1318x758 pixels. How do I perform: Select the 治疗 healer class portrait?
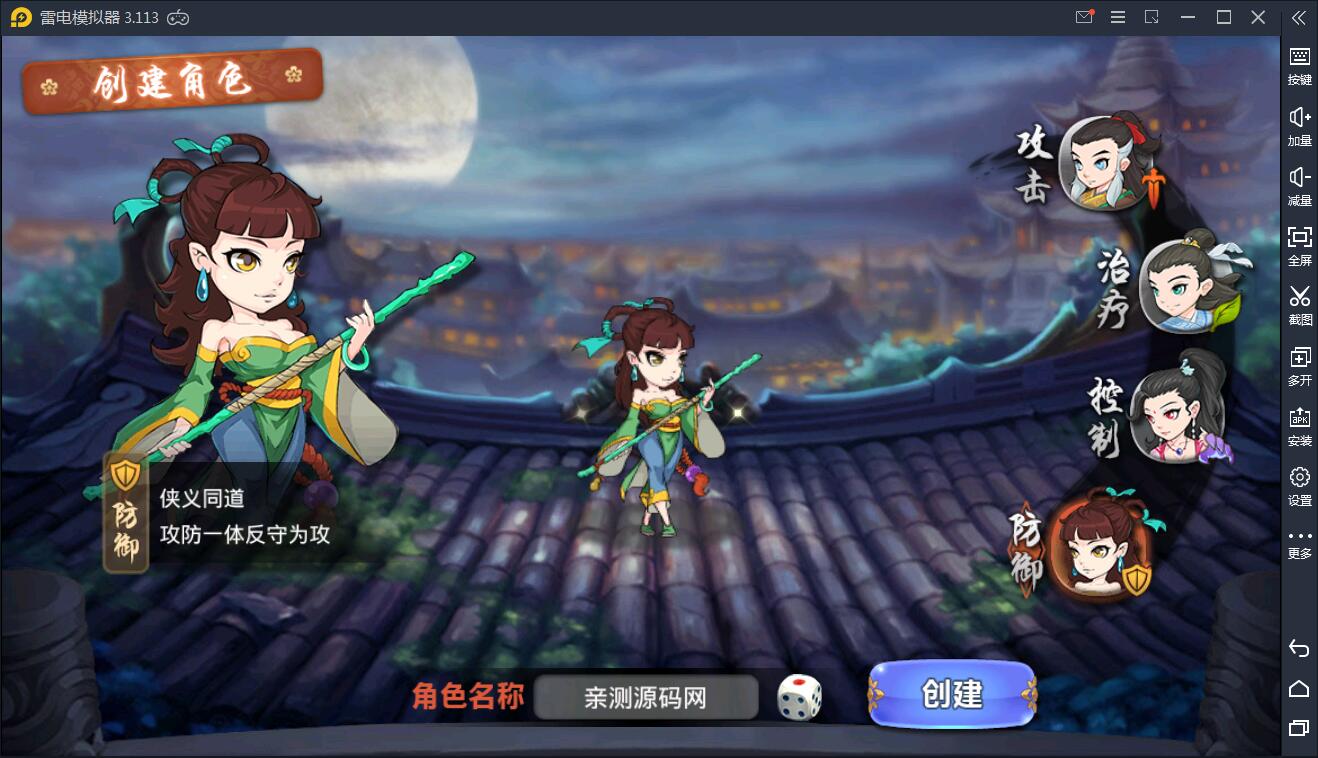coord(1180,288)
